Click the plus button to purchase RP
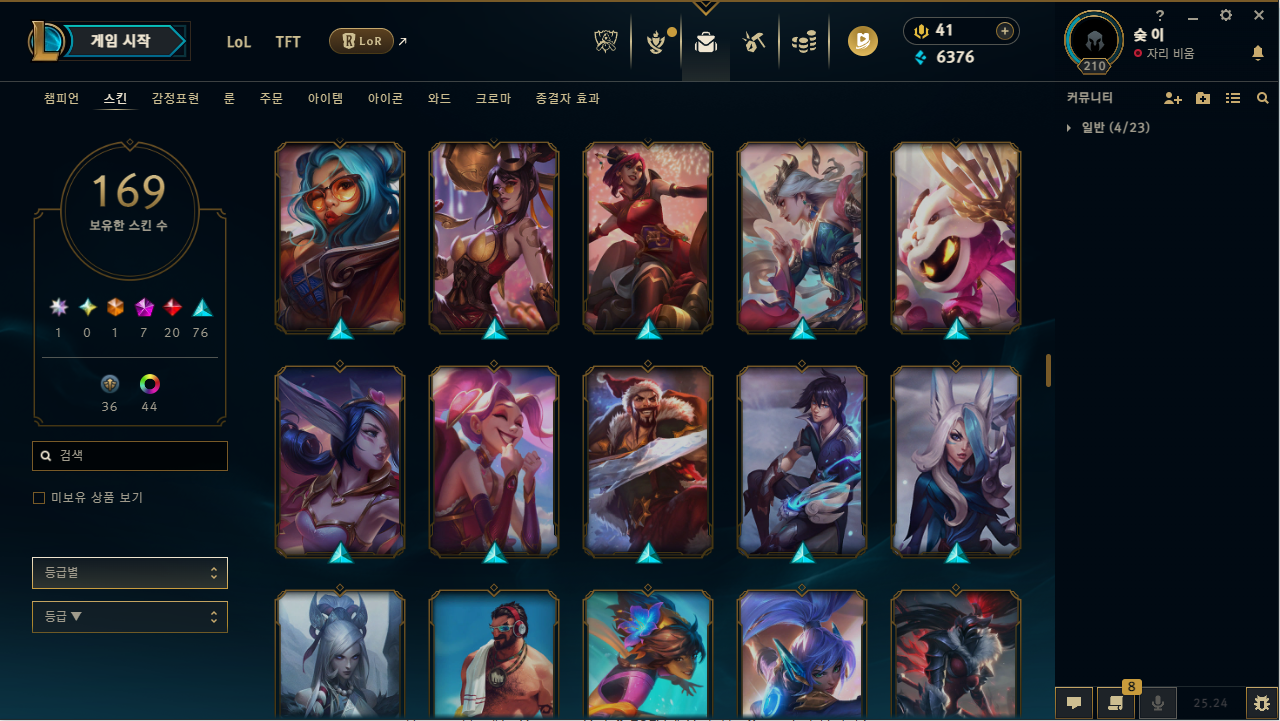This screenshot has width=1280, height=721. pyautogui.click(x=1004, y=31)
